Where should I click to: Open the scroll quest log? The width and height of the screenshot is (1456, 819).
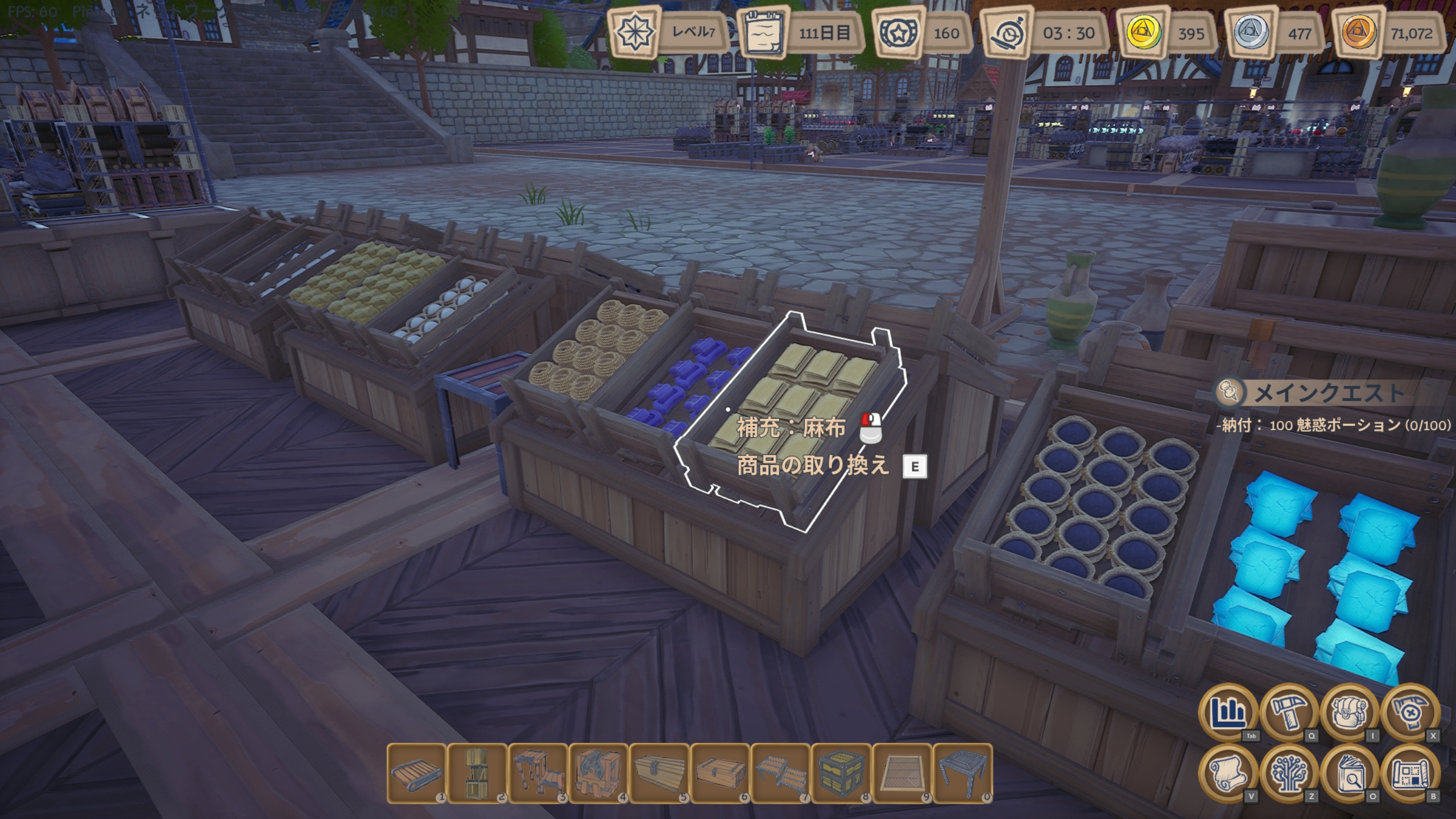tap(1228, 773)
